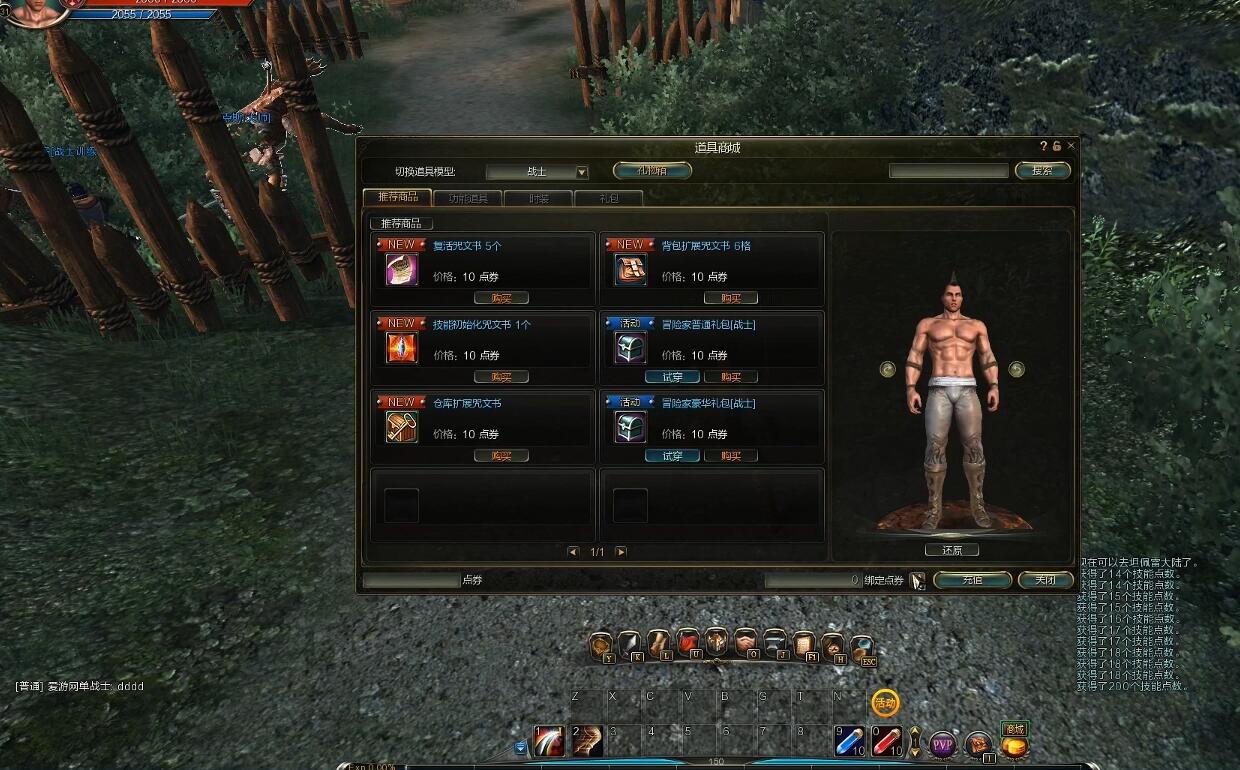Viewport: 1240px width, 770px height.
Task: Focus the shop search text field
Action: (x=948, y=171)
